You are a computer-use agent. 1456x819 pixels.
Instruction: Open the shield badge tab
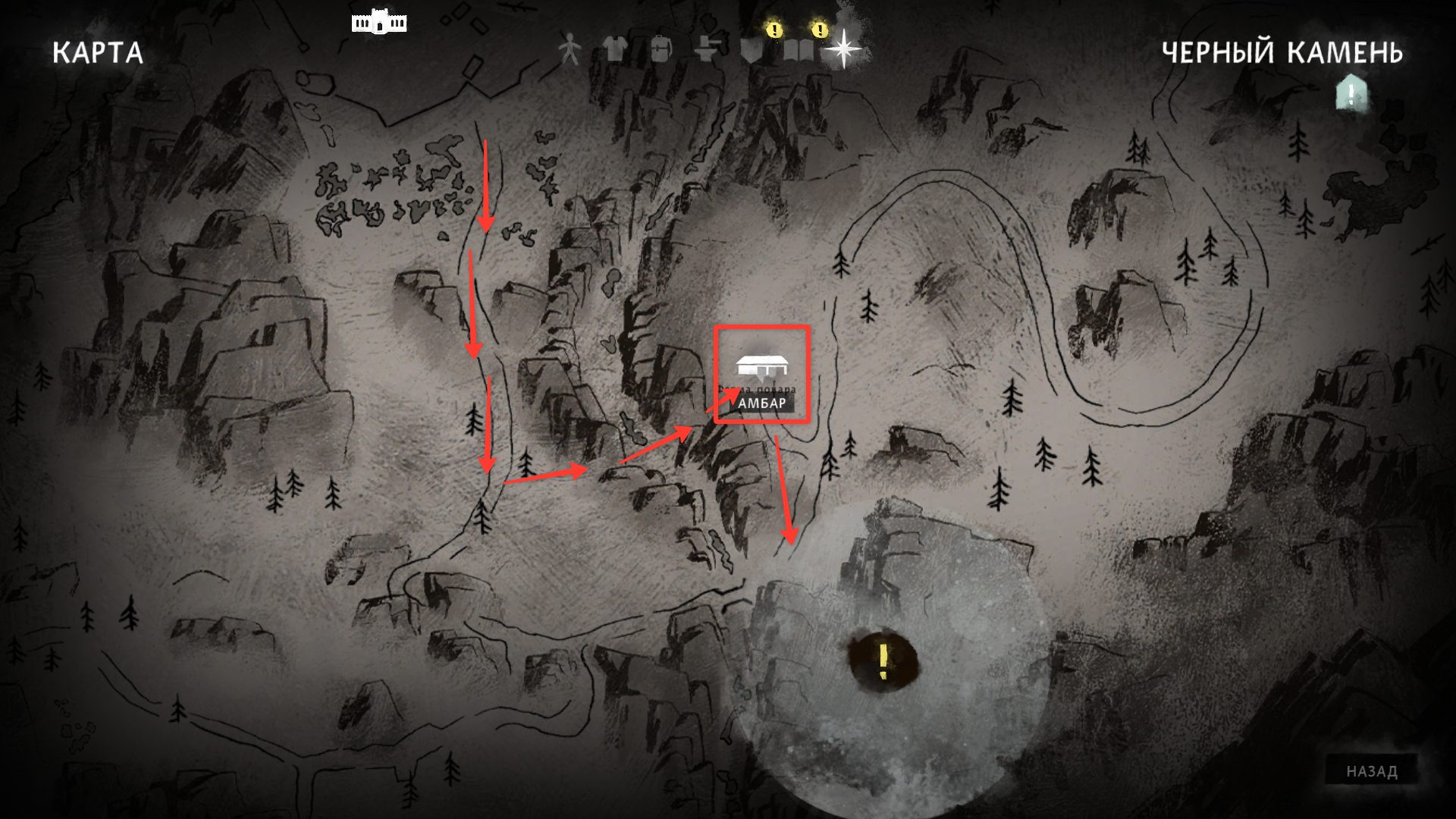click(752, 50)
